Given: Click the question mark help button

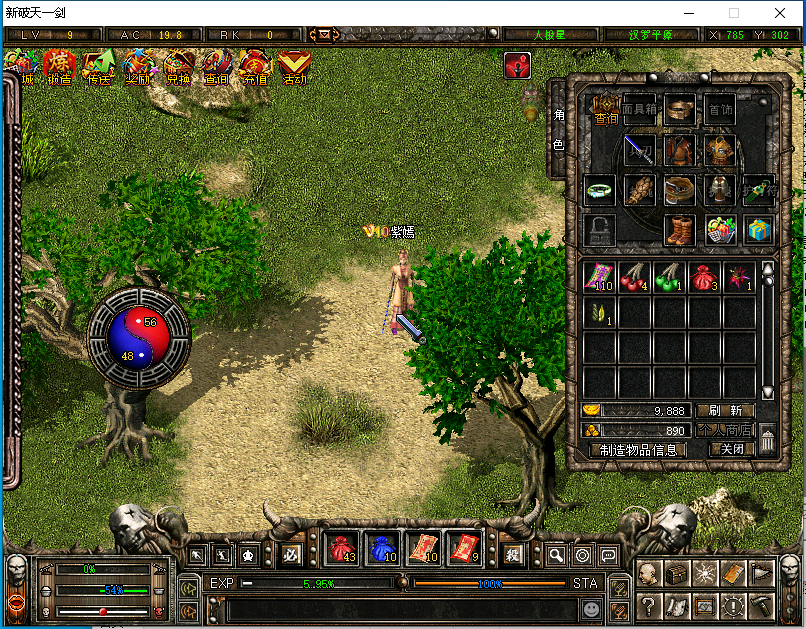Looking at the screenshot, I should (x=649, y=605).
